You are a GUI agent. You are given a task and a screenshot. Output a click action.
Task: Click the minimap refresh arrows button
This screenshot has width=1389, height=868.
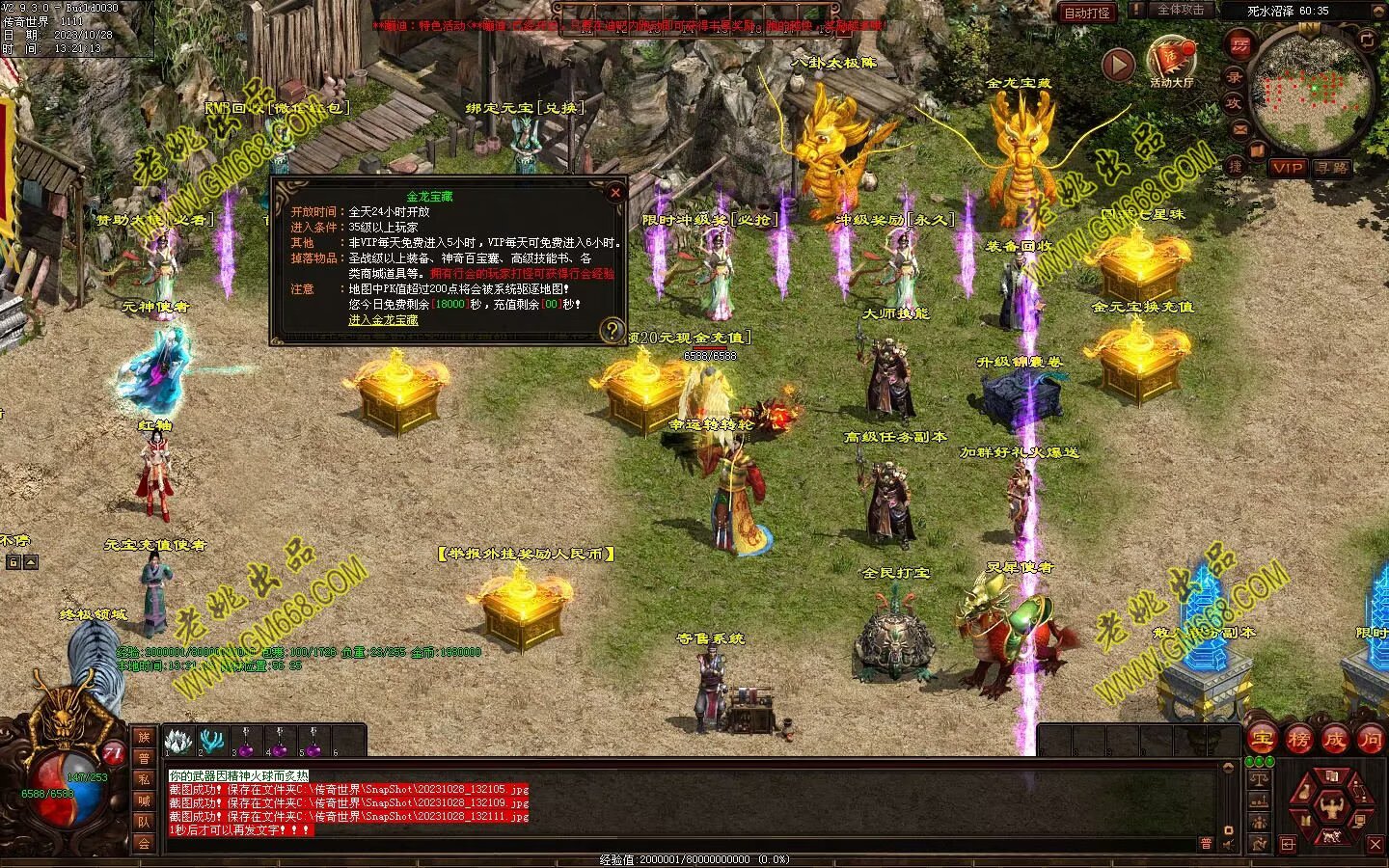[x=1367, y=40]
